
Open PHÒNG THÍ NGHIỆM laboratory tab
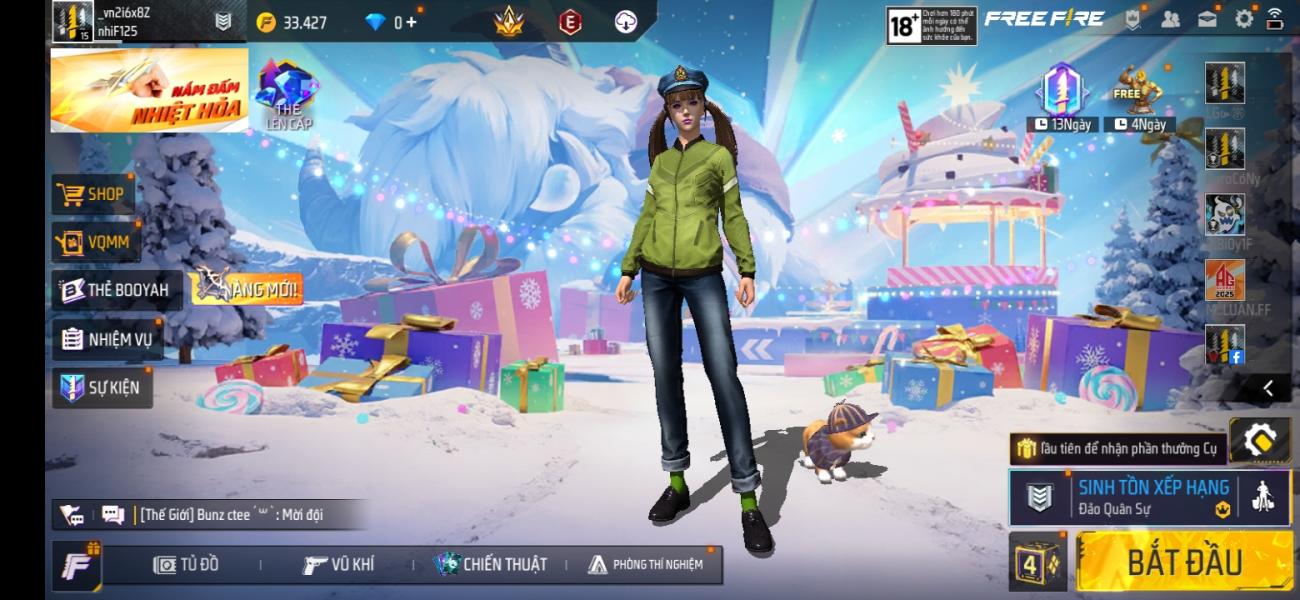(x=645, y=565)
